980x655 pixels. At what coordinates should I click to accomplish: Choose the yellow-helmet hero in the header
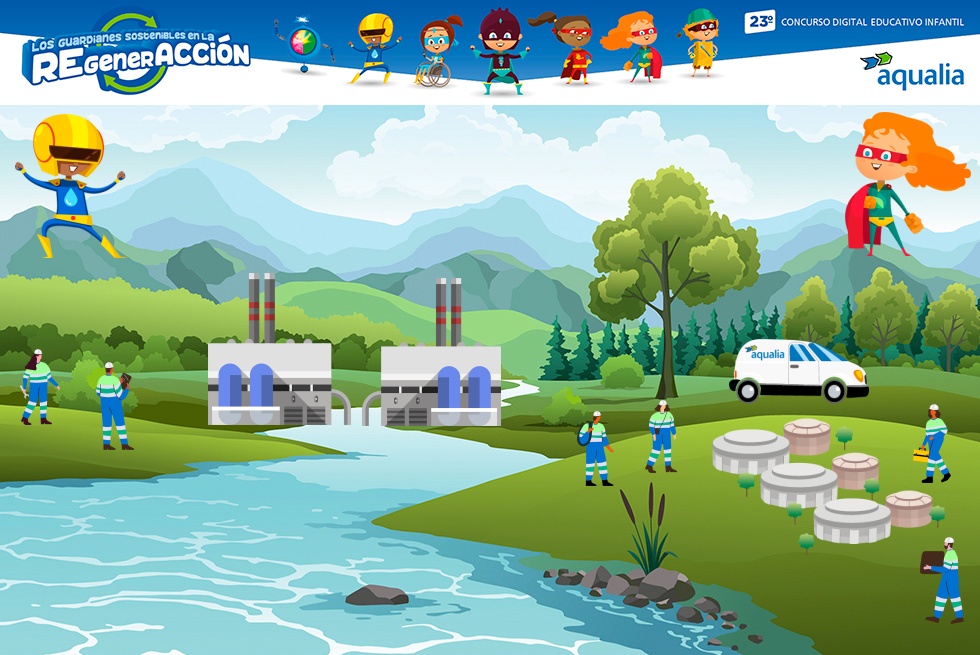[x=374, y=46]
